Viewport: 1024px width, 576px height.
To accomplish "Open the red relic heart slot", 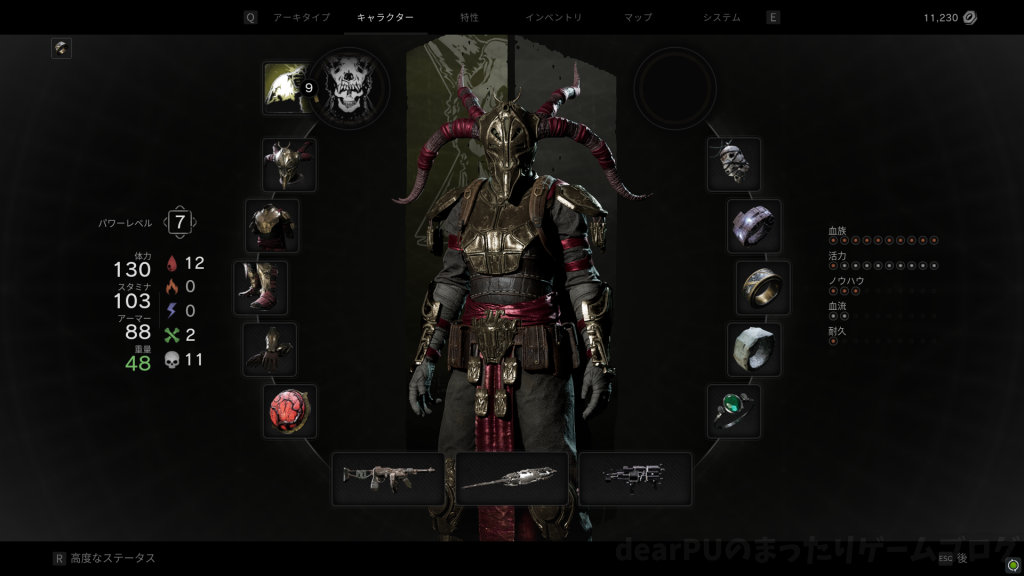I will click(x=289, y=410).
